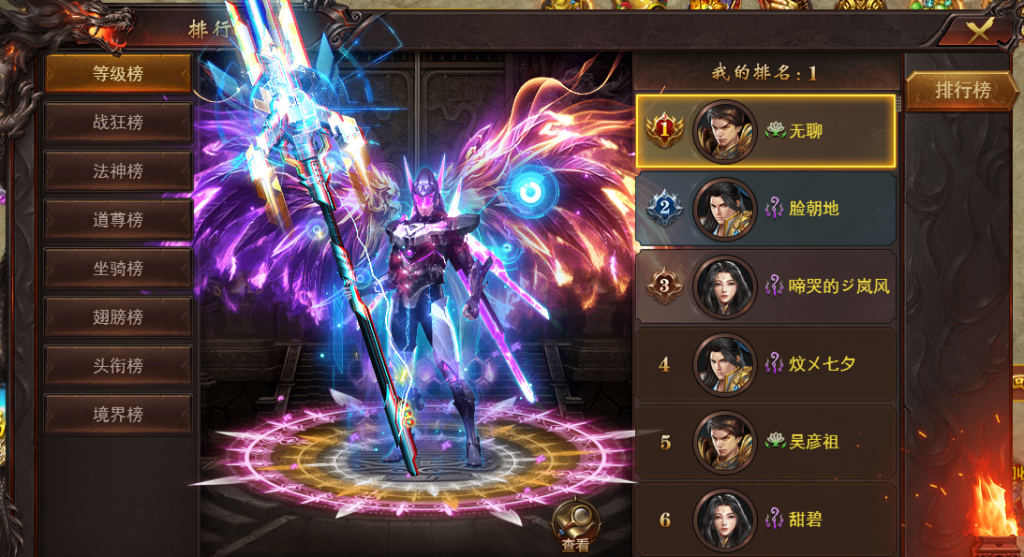Image resolution: width=1024 pixels, height=557 pixels.
Task: Select the first-place player 无聊
Action: point(766,131)
